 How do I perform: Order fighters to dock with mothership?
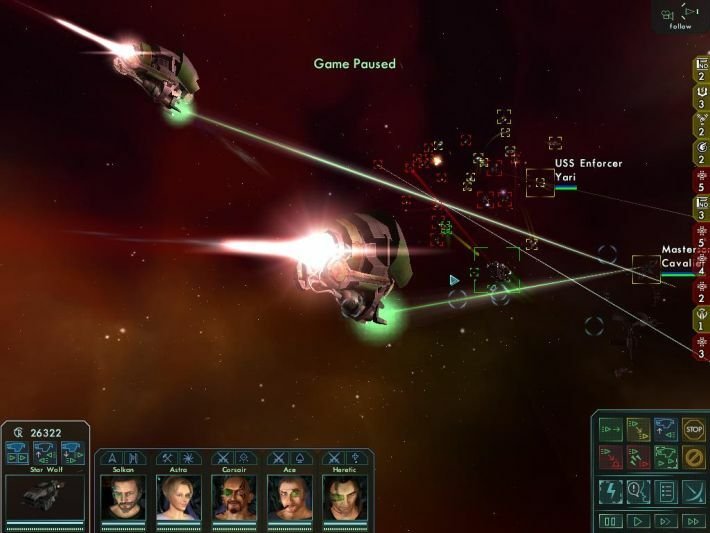665,430
